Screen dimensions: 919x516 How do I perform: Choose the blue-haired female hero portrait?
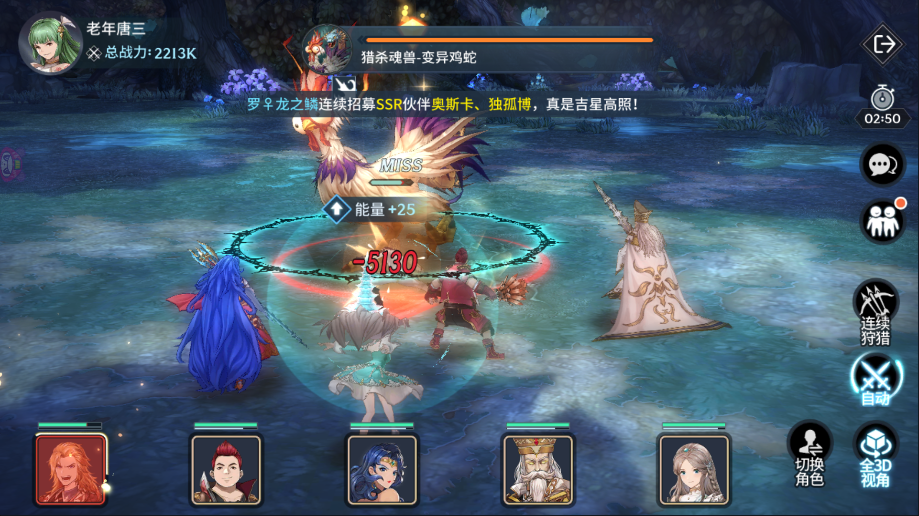pos(382,469)
